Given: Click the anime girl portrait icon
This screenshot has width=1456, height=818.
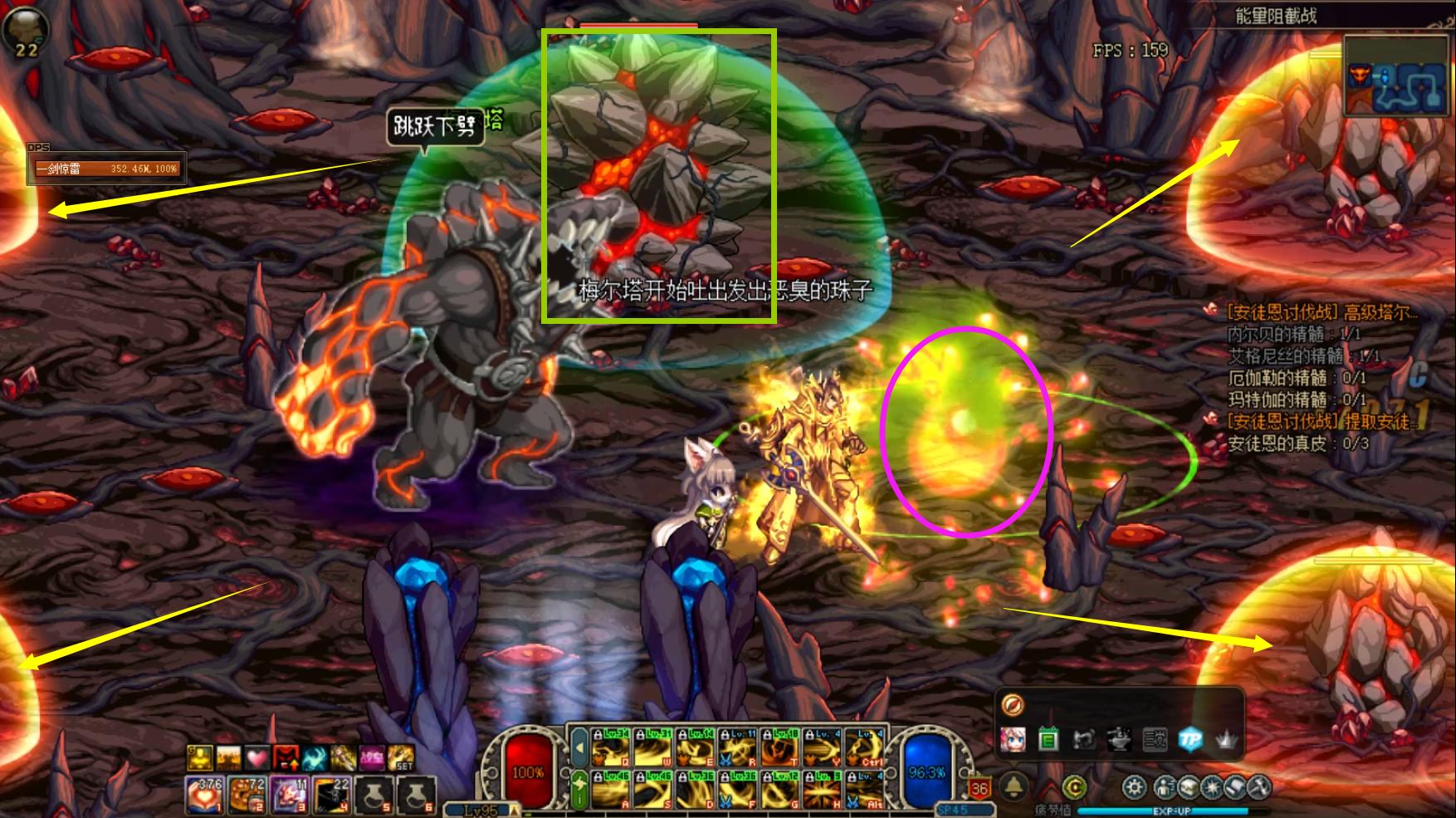Looking at the screenshot, I should click(x=1013, y=738).
